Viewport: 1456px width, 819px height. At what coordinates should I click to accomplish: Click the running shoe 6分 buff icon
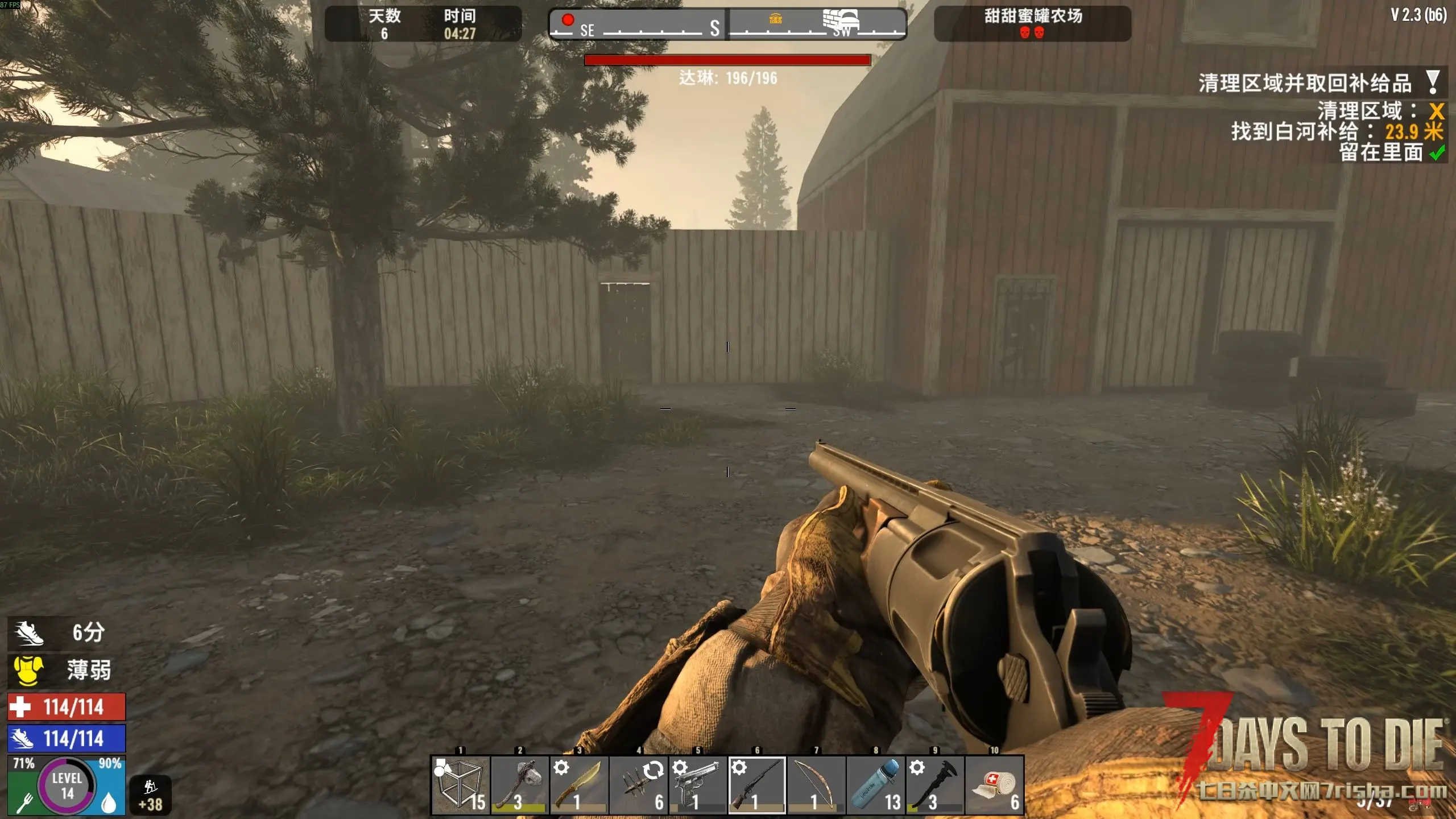[x=28, y=632]
